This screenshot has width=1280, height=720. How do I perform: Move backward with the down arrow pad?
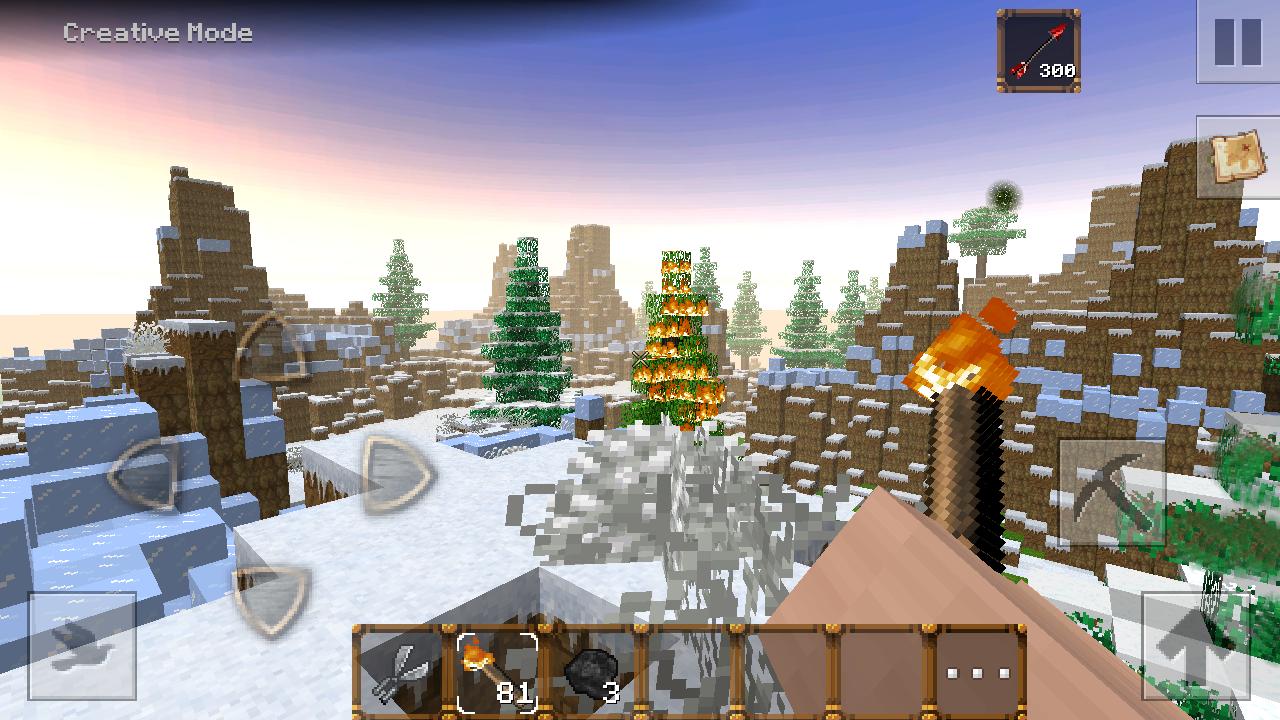click(272, 599)
